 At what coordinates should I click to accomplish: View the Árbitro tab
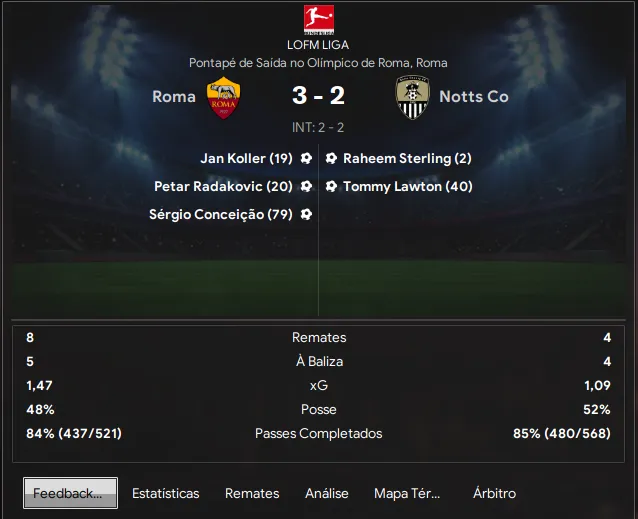click(494, 493)
